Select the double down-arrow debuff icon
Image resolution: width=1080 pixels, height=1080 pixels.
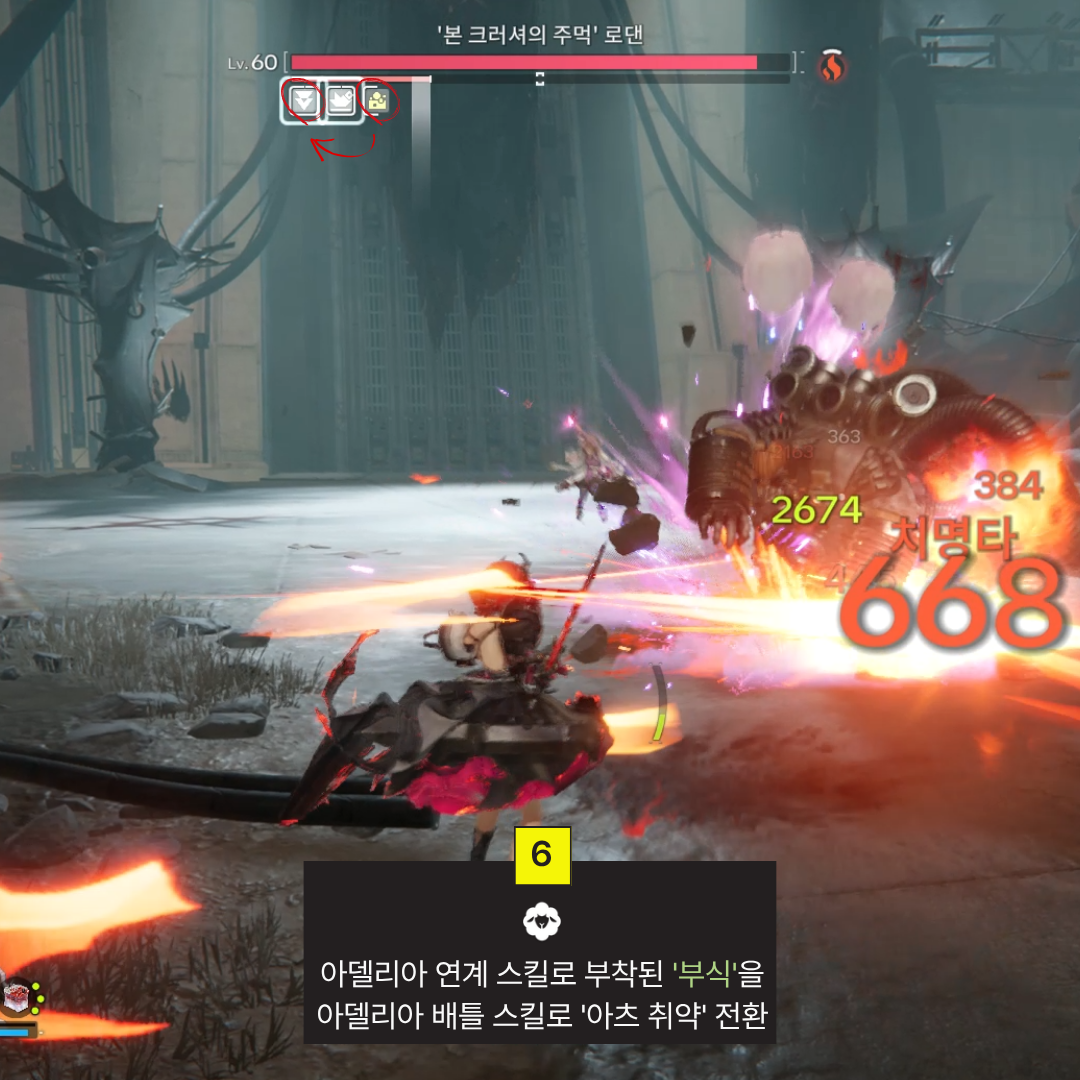[304, 101]
